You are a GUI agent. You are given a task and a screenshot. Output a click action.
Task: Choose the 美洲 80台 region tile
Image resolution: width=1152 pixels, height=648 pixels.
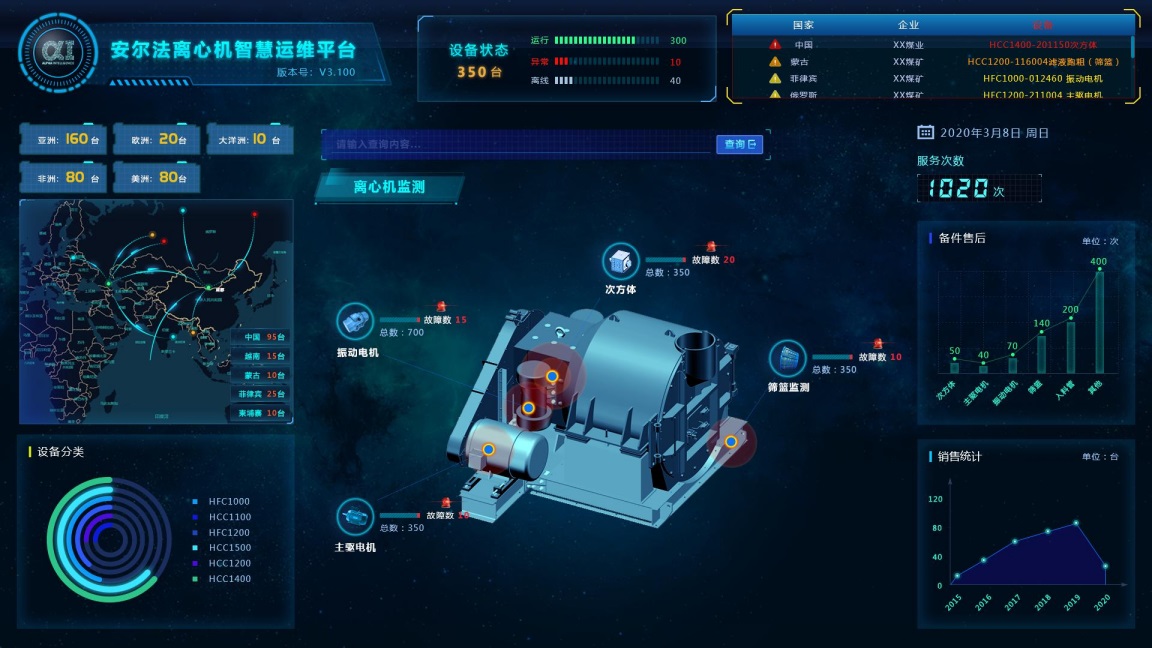(154, 178)
